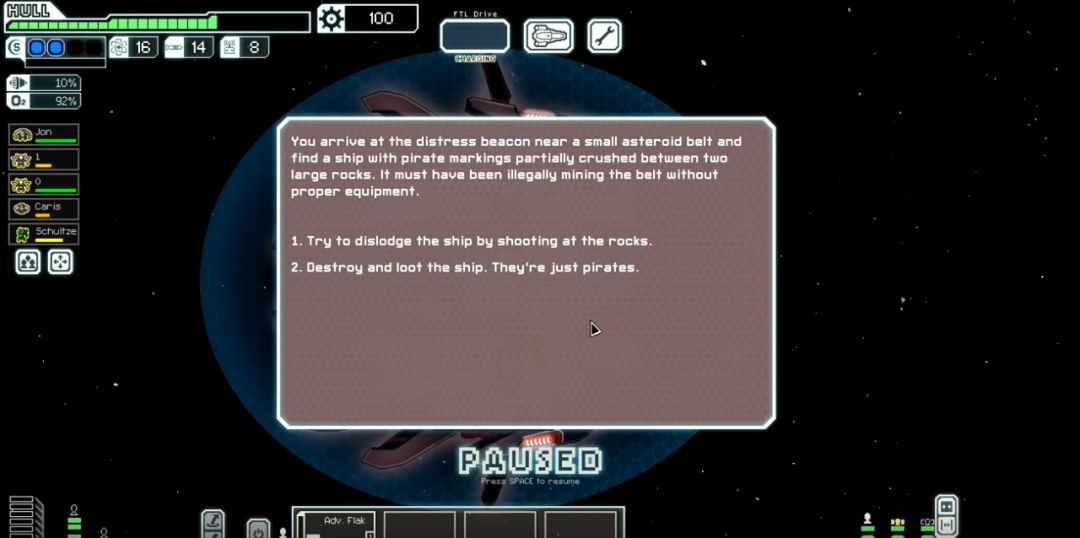Select the Adv. Flak weapon slot
1080x538 pixels.
pos(336,525)
